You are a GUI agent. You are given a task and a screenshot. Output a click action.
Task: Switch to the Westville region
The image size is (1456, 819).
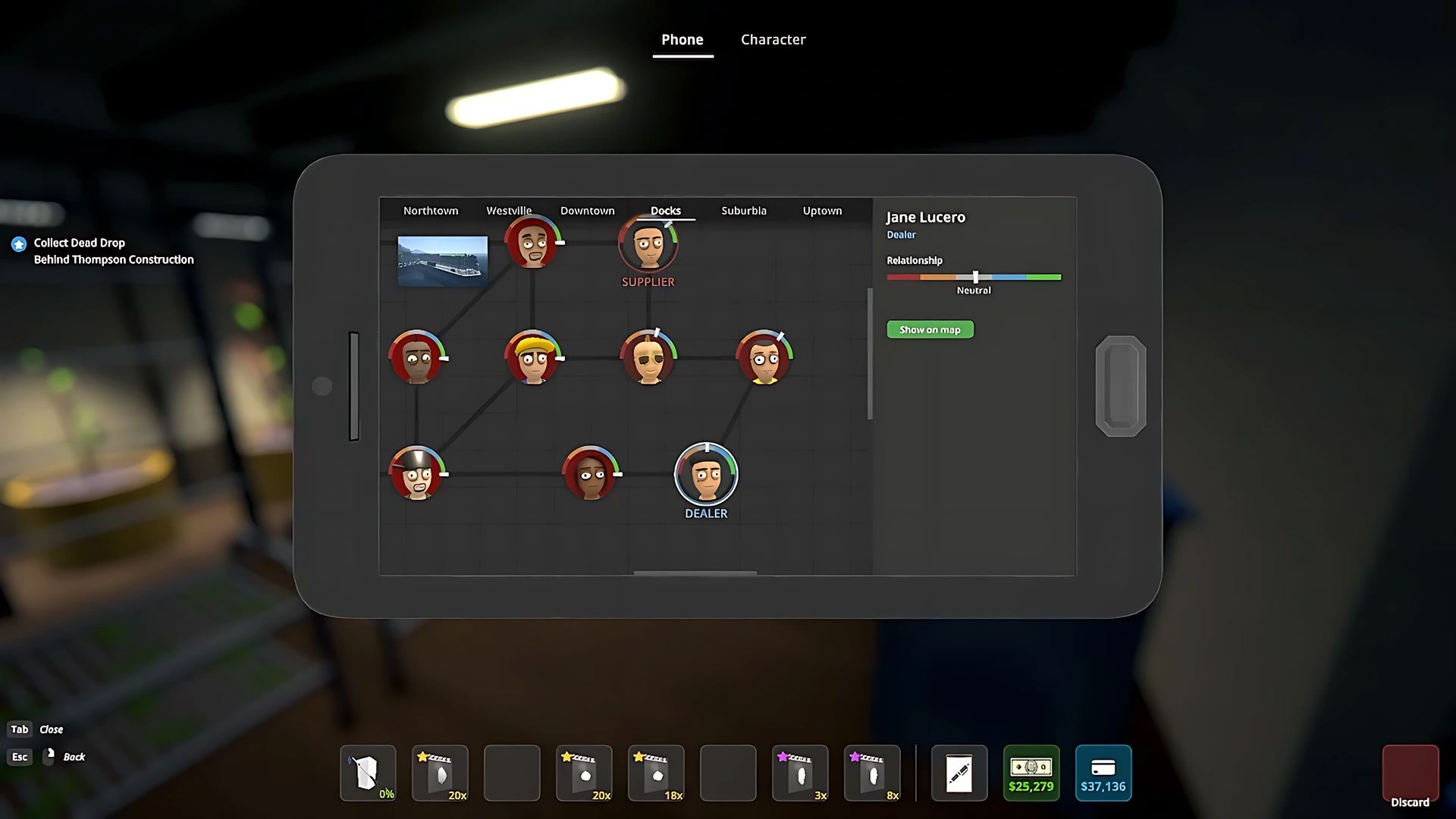(509, 211)
